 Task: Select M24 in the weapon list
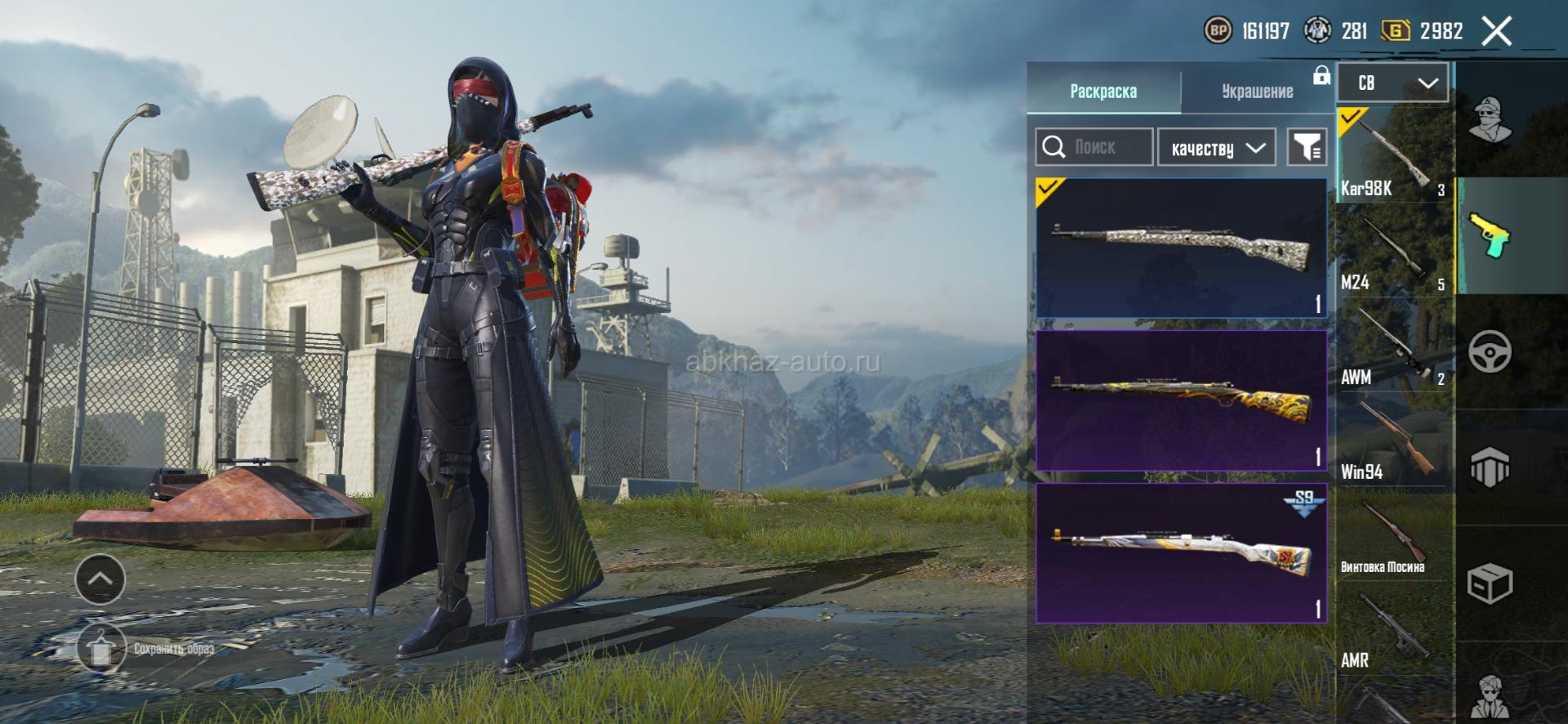click(1393, 249)
